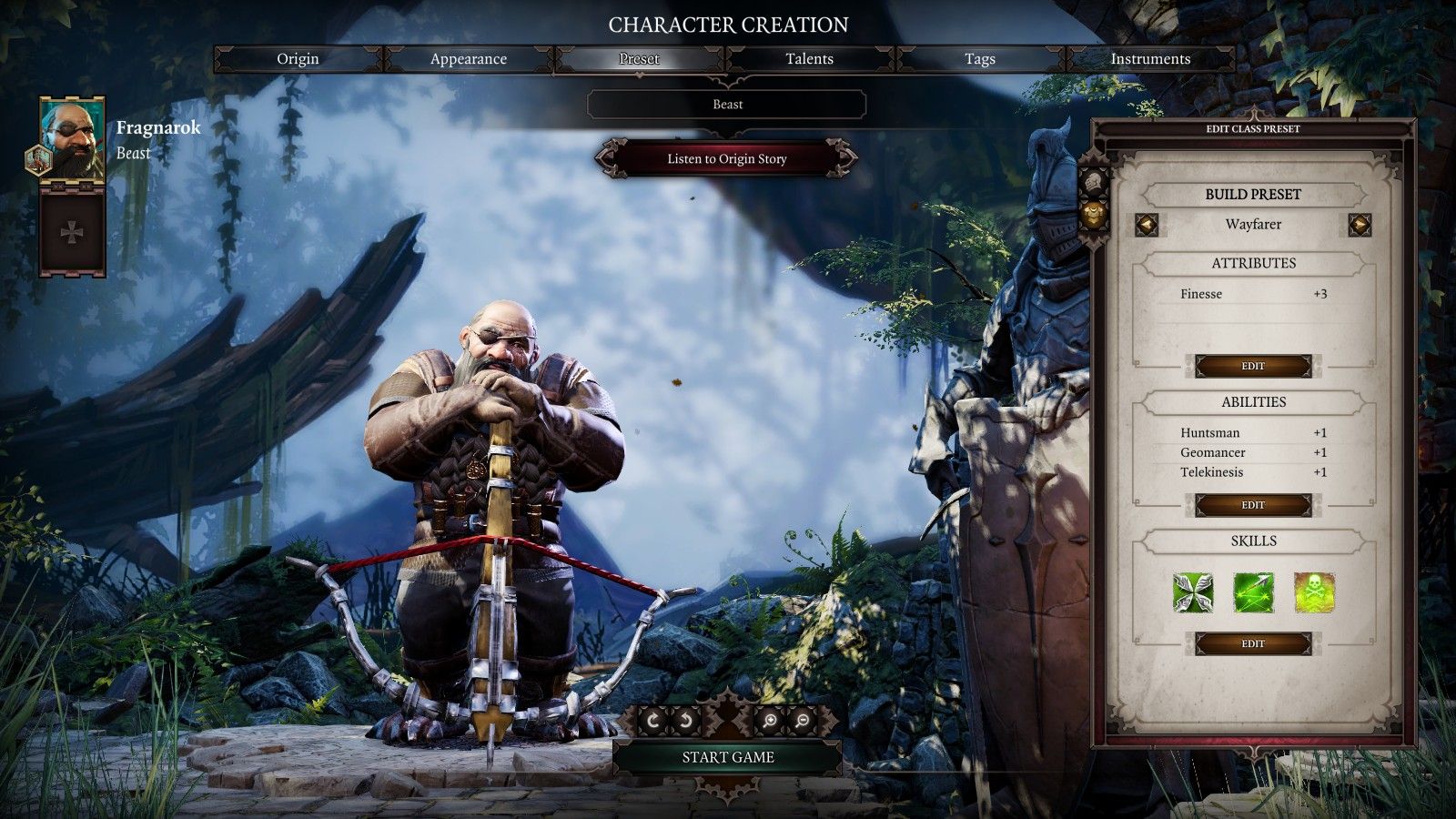
Task: Select the Talents tab
Action: pyautogui.click(x=809, y=59)
